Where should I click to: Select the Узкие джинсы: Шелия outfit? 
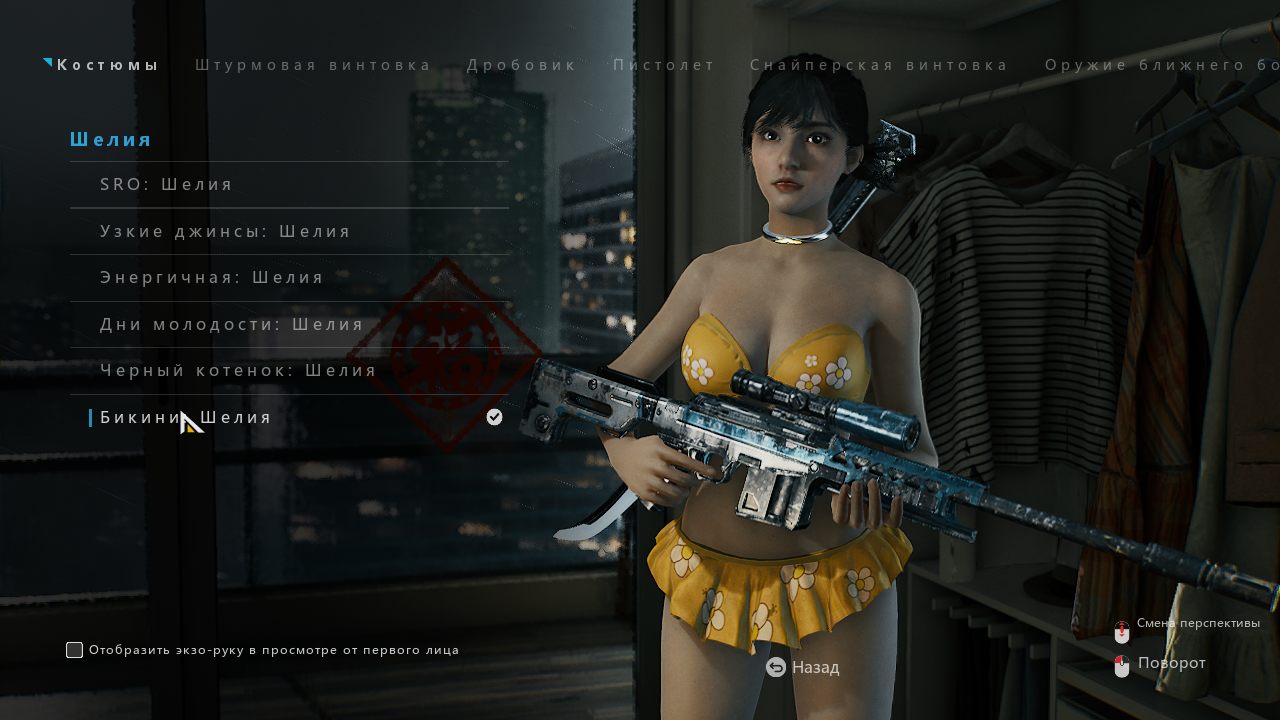[225, 232]
